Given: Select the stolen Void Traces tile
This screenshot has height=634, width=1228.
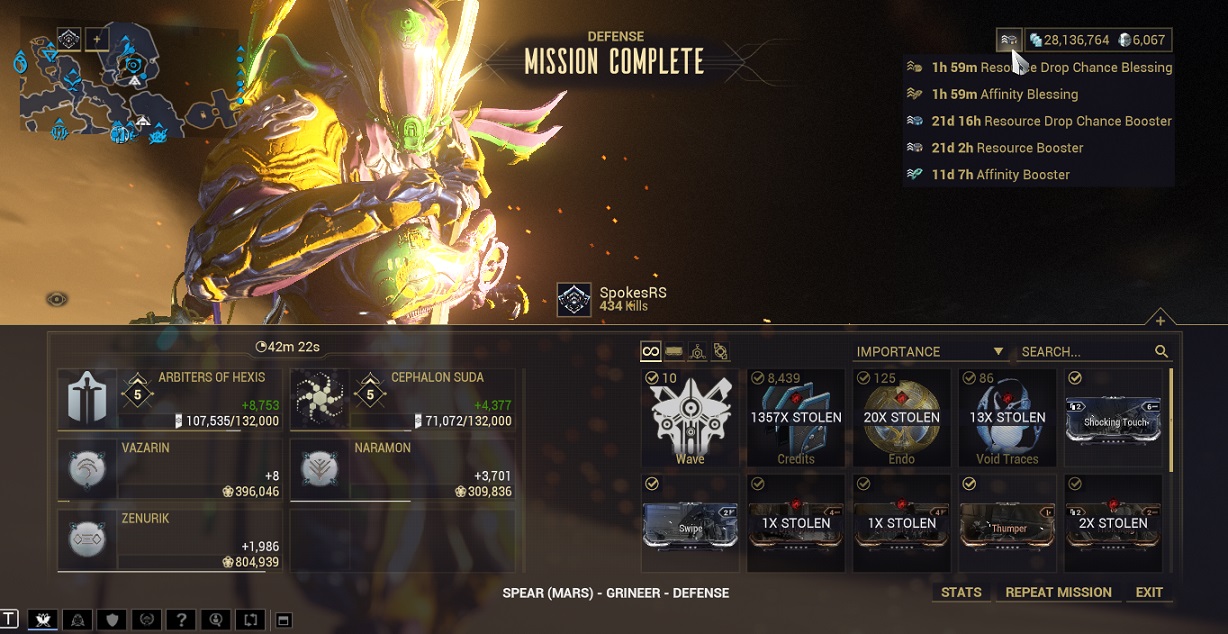Looking at the screenshot, I should pos(1007,417).
